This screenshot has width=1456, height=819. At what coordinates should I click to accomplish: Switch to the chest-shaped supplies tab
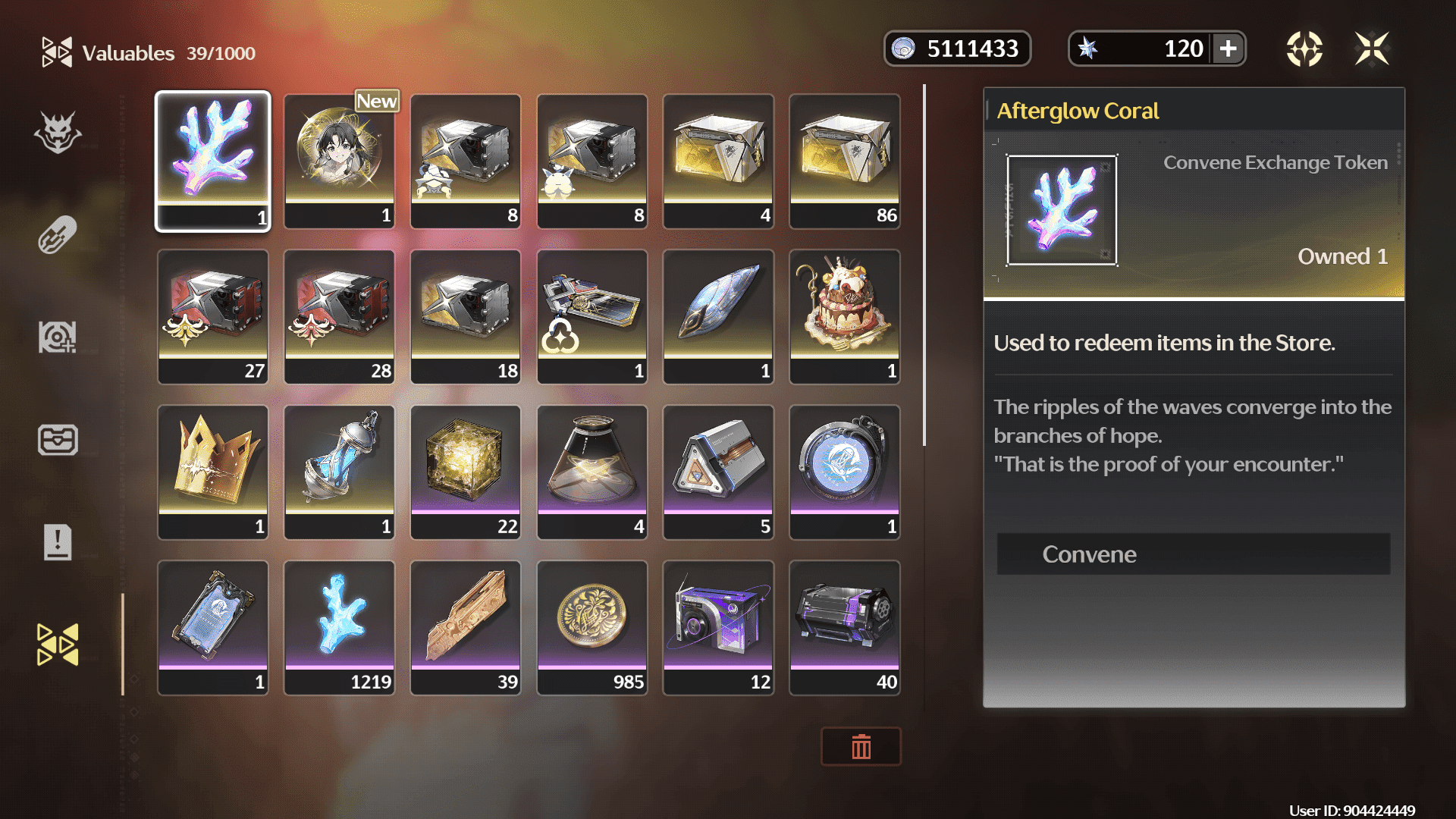pyautogui.click(x=58, y=440)
